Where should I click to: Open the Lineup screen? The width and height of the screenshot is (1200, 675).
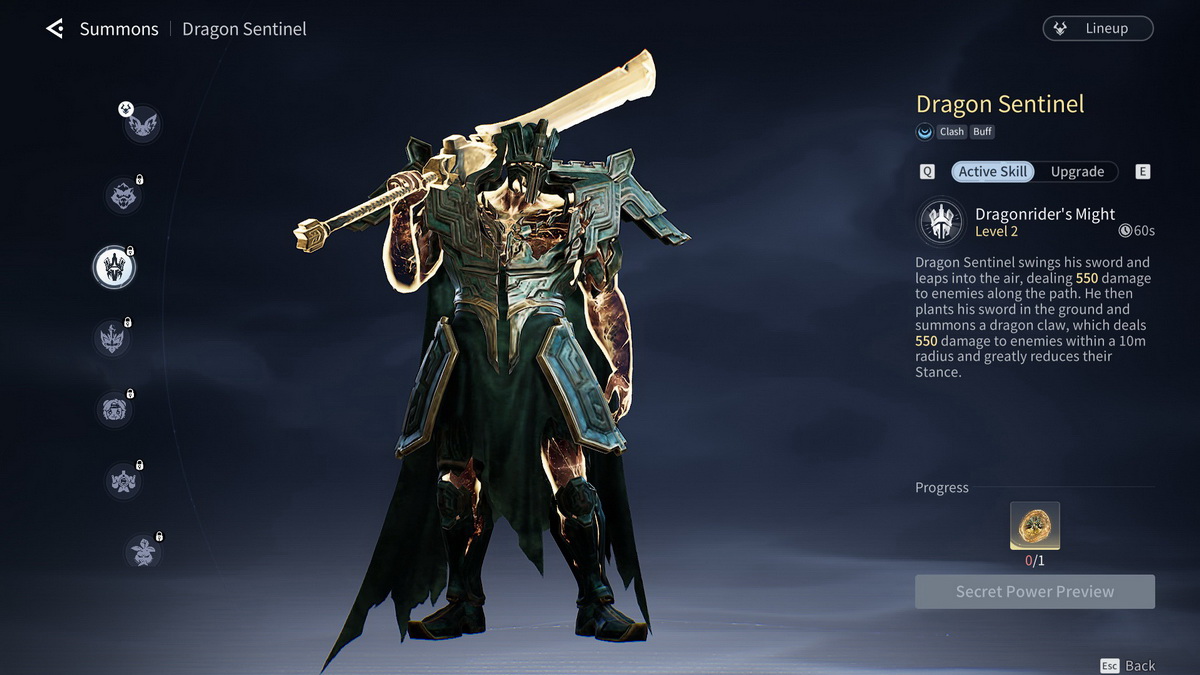click(1097, 29)
